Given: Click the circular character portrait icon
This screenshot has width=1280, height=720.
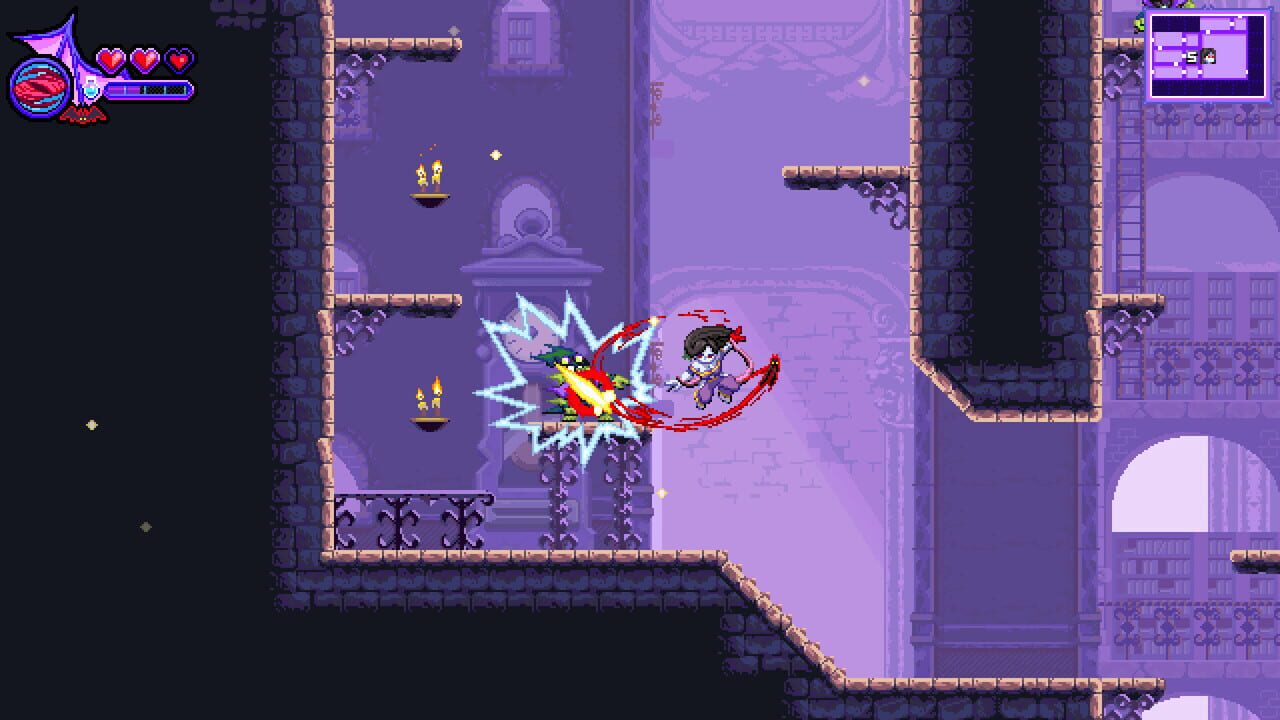Looking at the screenshot, I should coord(40,89).
